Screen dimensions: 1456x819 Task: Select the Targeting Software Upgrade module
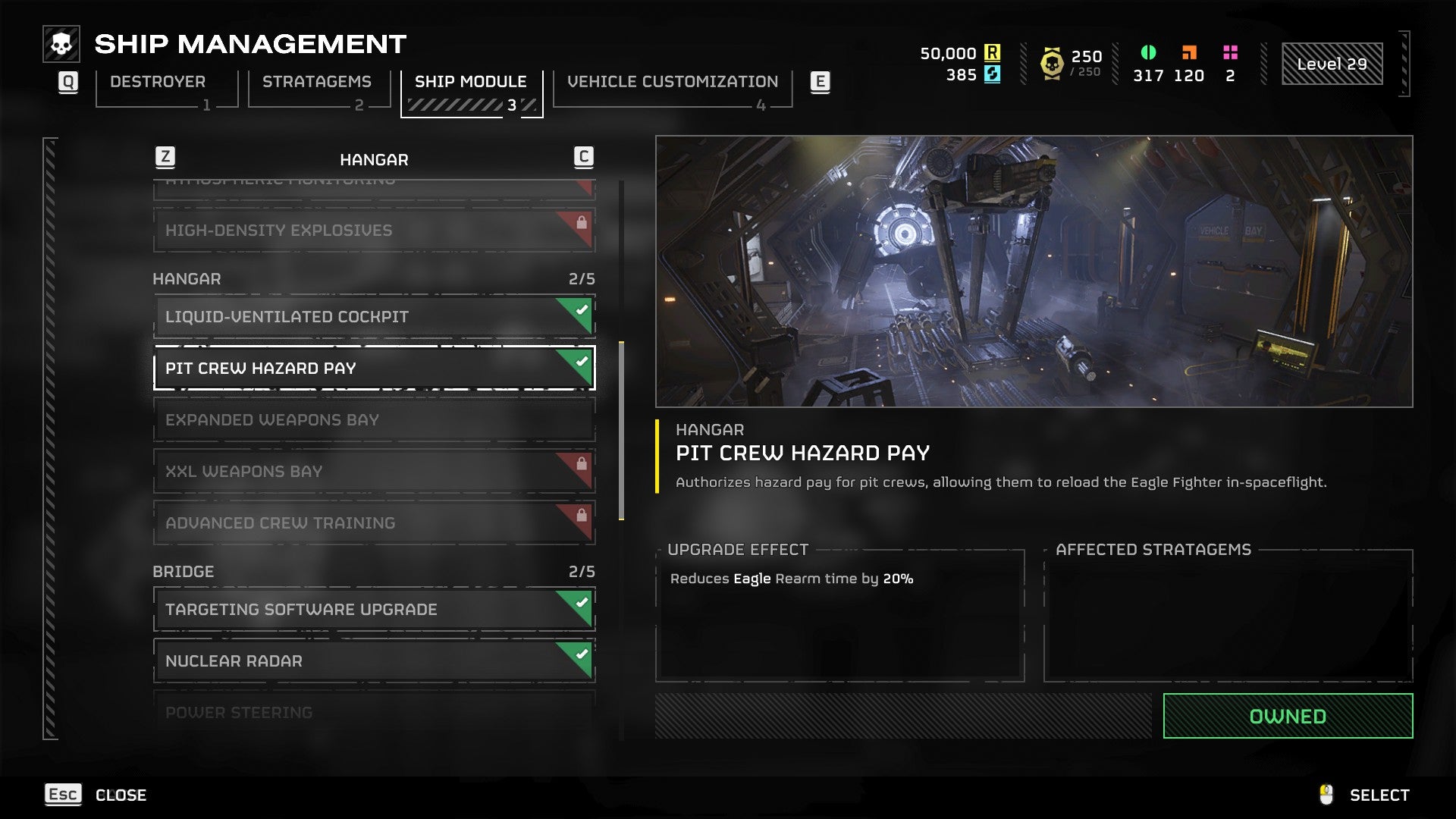[x=373, y=610]
